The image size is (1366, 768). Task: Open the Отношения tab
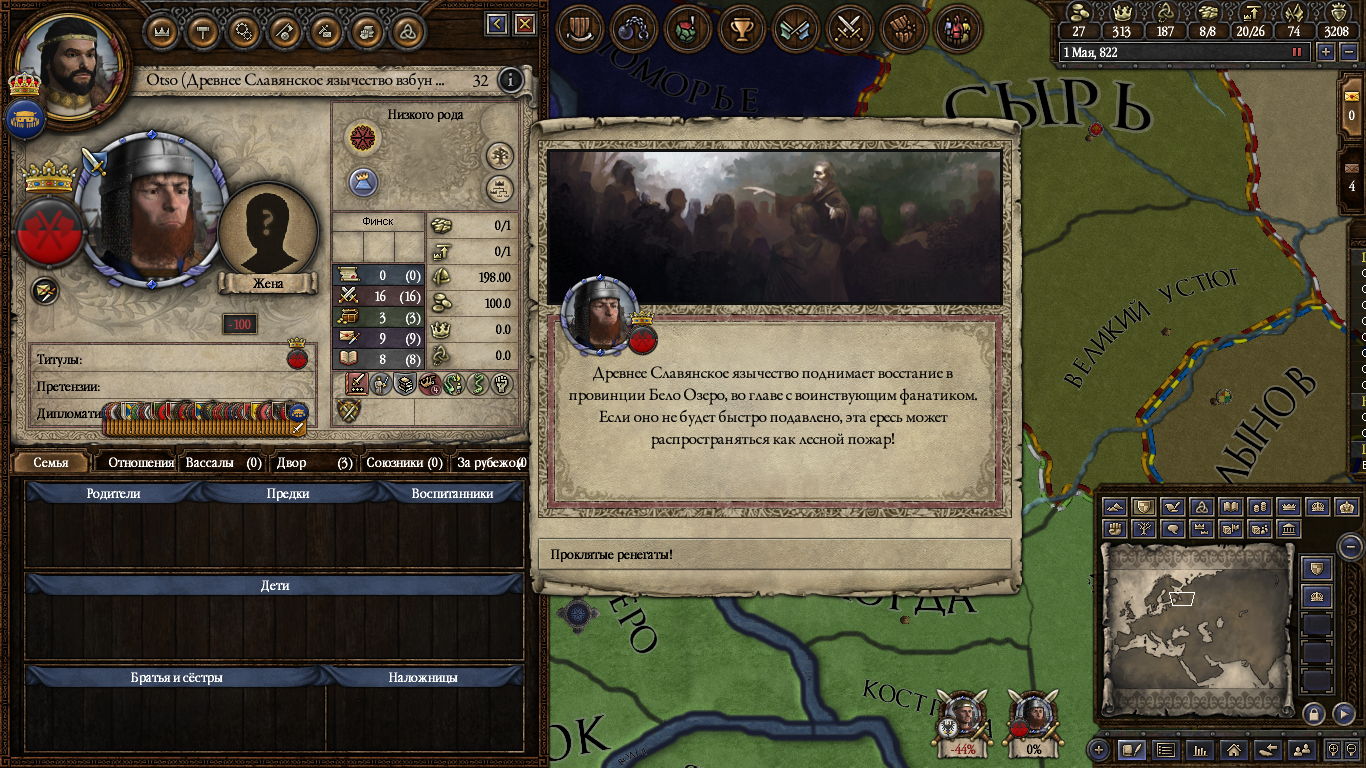(x=140, y=463)
